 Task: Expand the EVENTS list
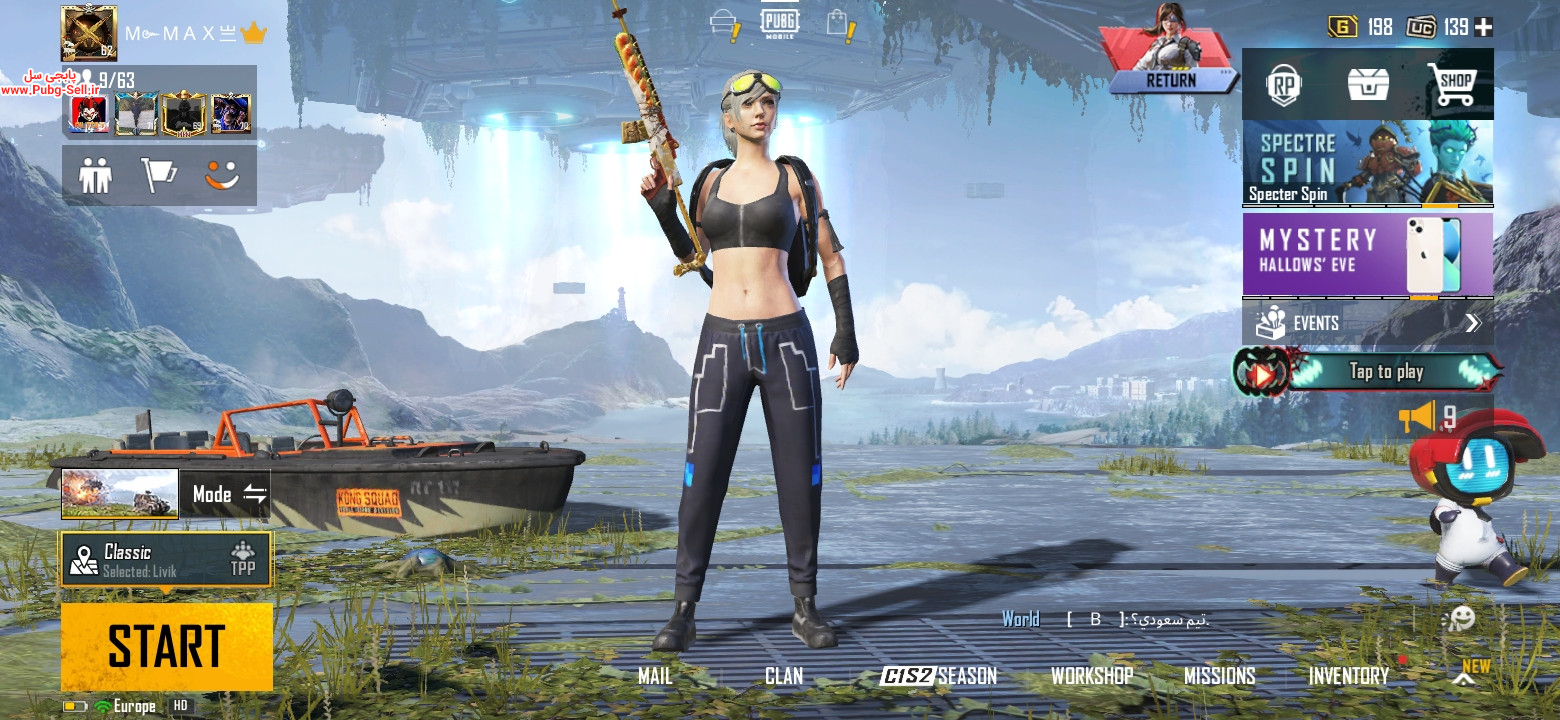point(1367,323)
